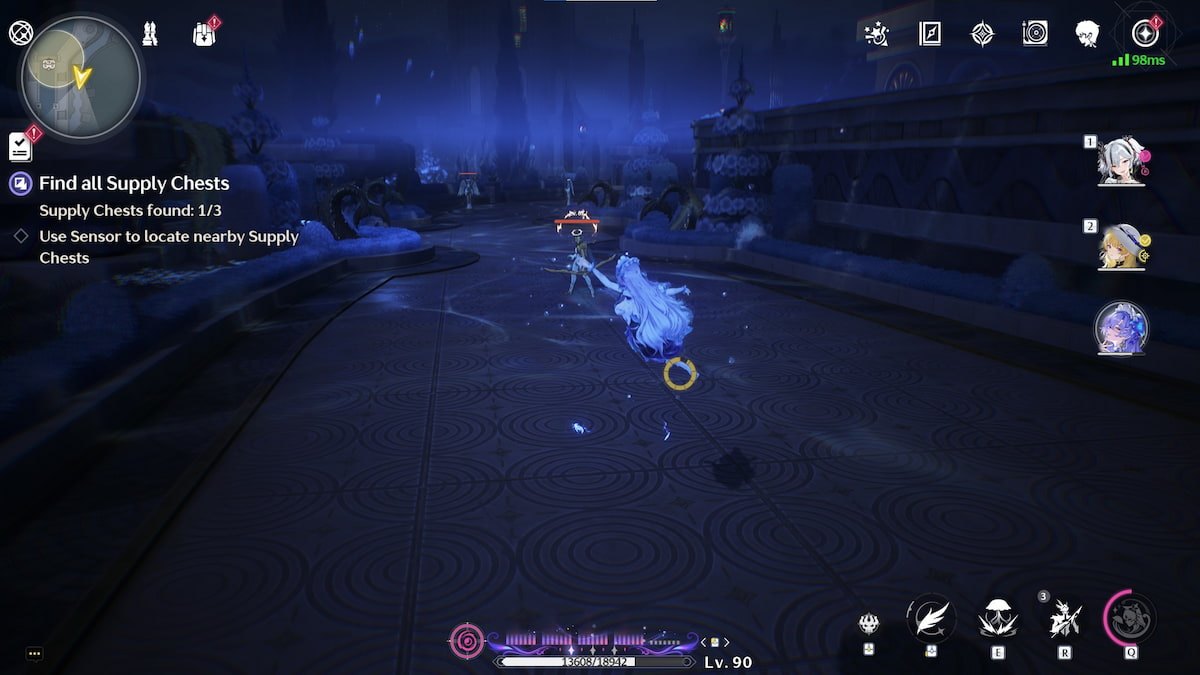This screenshot has height=675, width=1200.
Task: Open the backpack inventory icon
Action: click(x=205, y=34)
